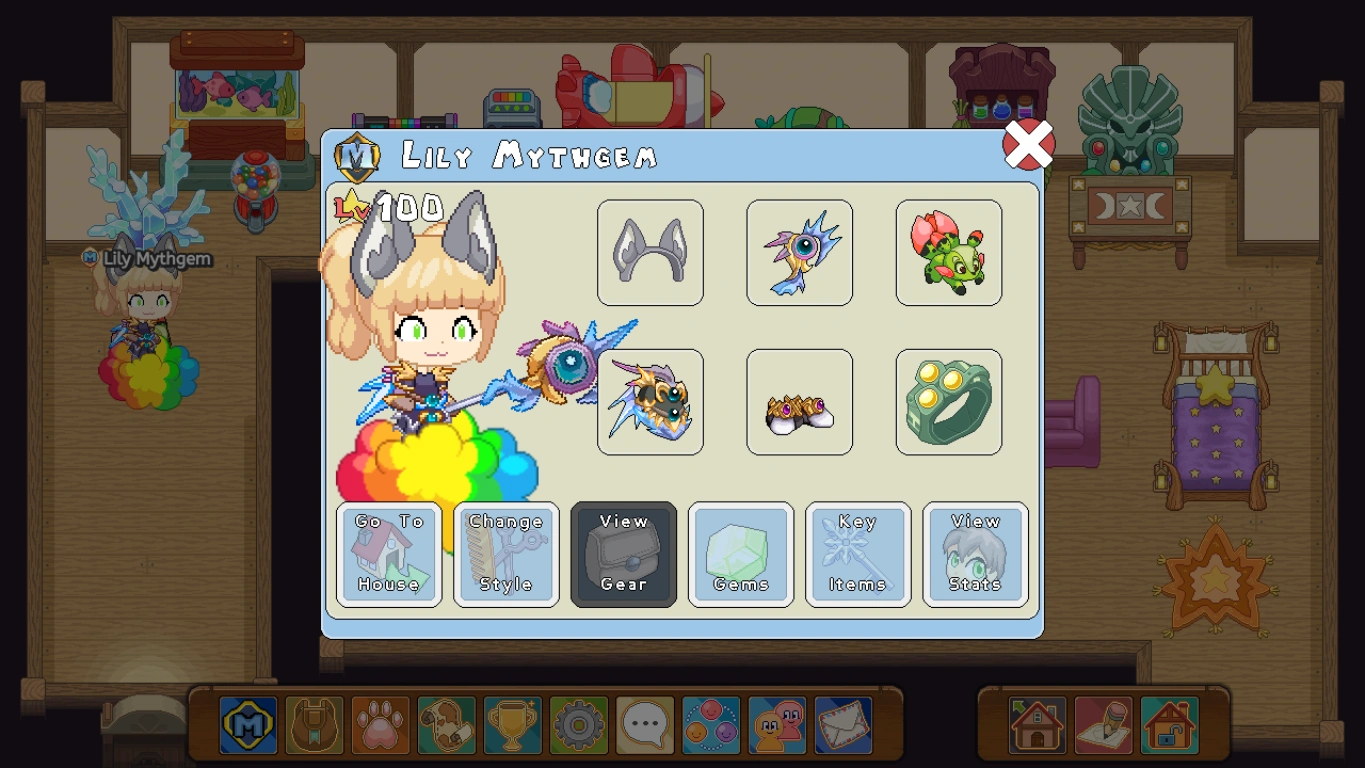
Task: Edit the house with the pencil icon
Action: pyautogui.click(x=1102, y=725)
